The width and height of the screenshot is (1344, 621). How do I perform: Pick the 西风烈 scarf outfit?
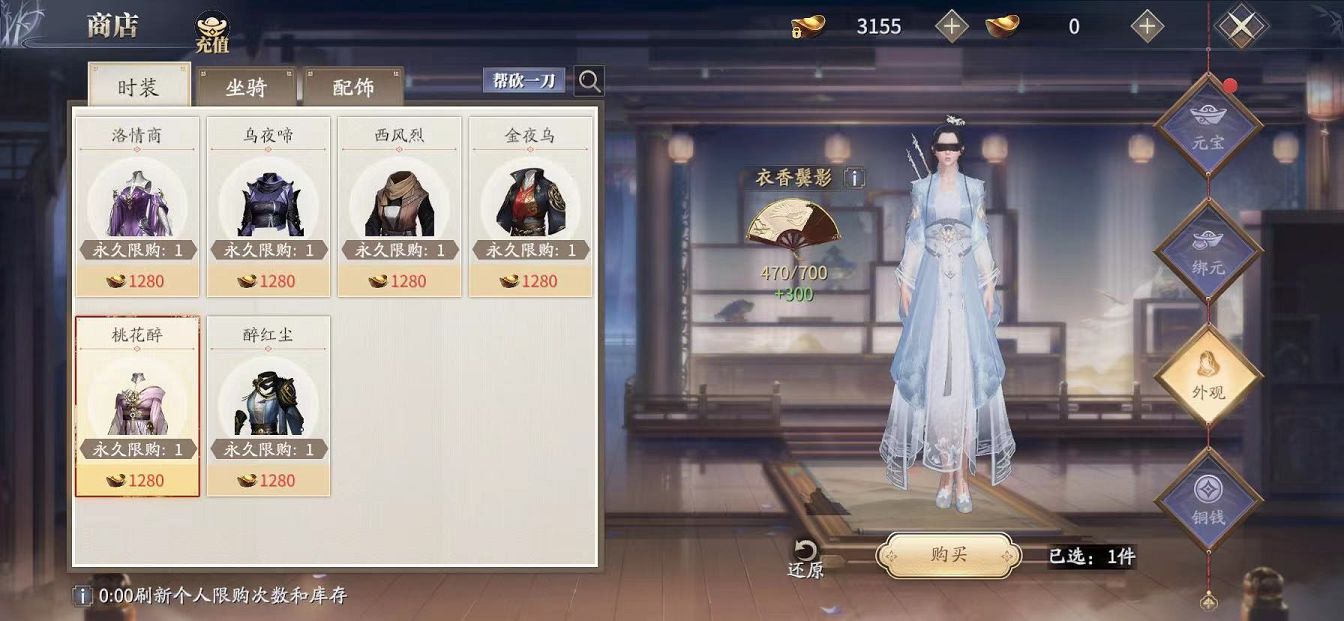pos(400,206)
